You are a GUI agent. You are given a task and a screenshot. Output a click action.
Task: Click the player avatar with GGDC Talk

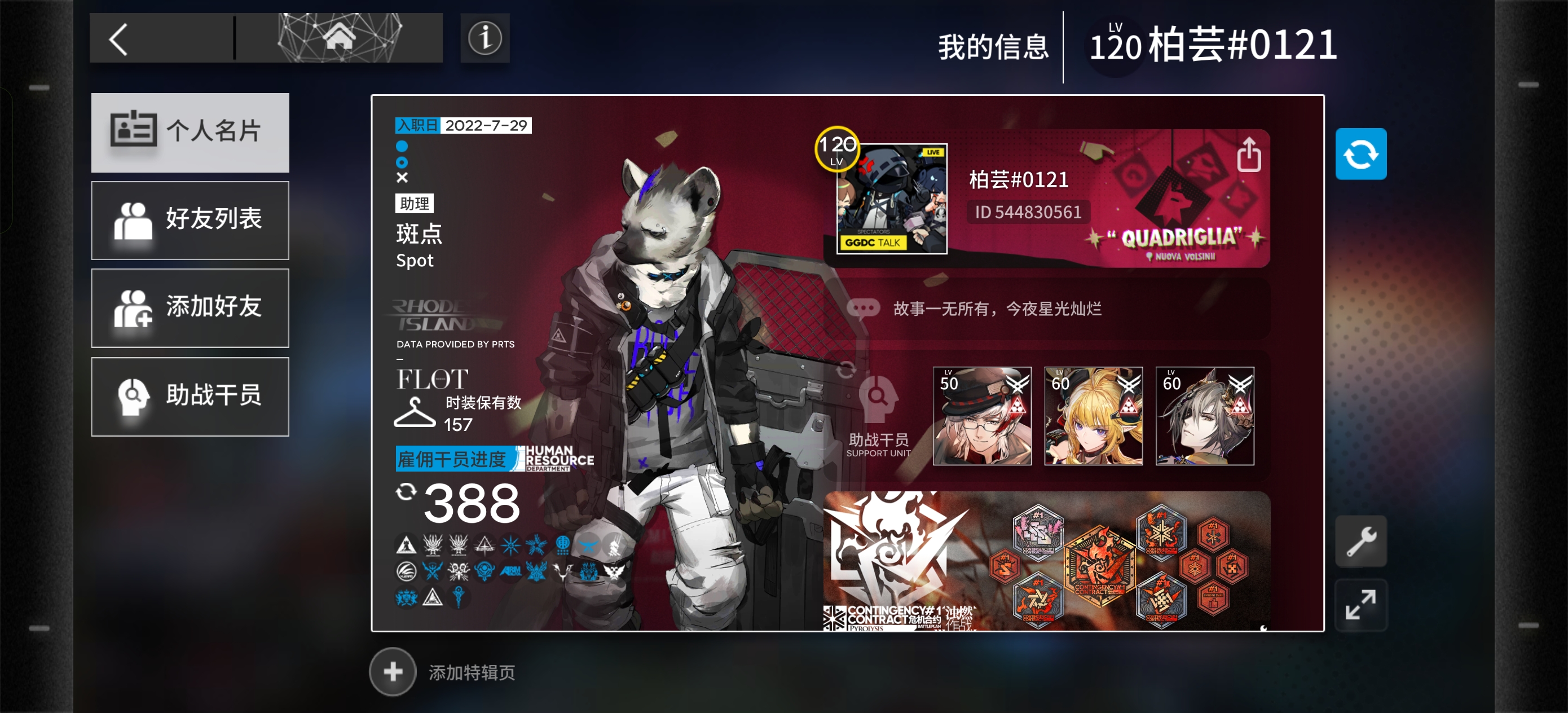(891, 199)
